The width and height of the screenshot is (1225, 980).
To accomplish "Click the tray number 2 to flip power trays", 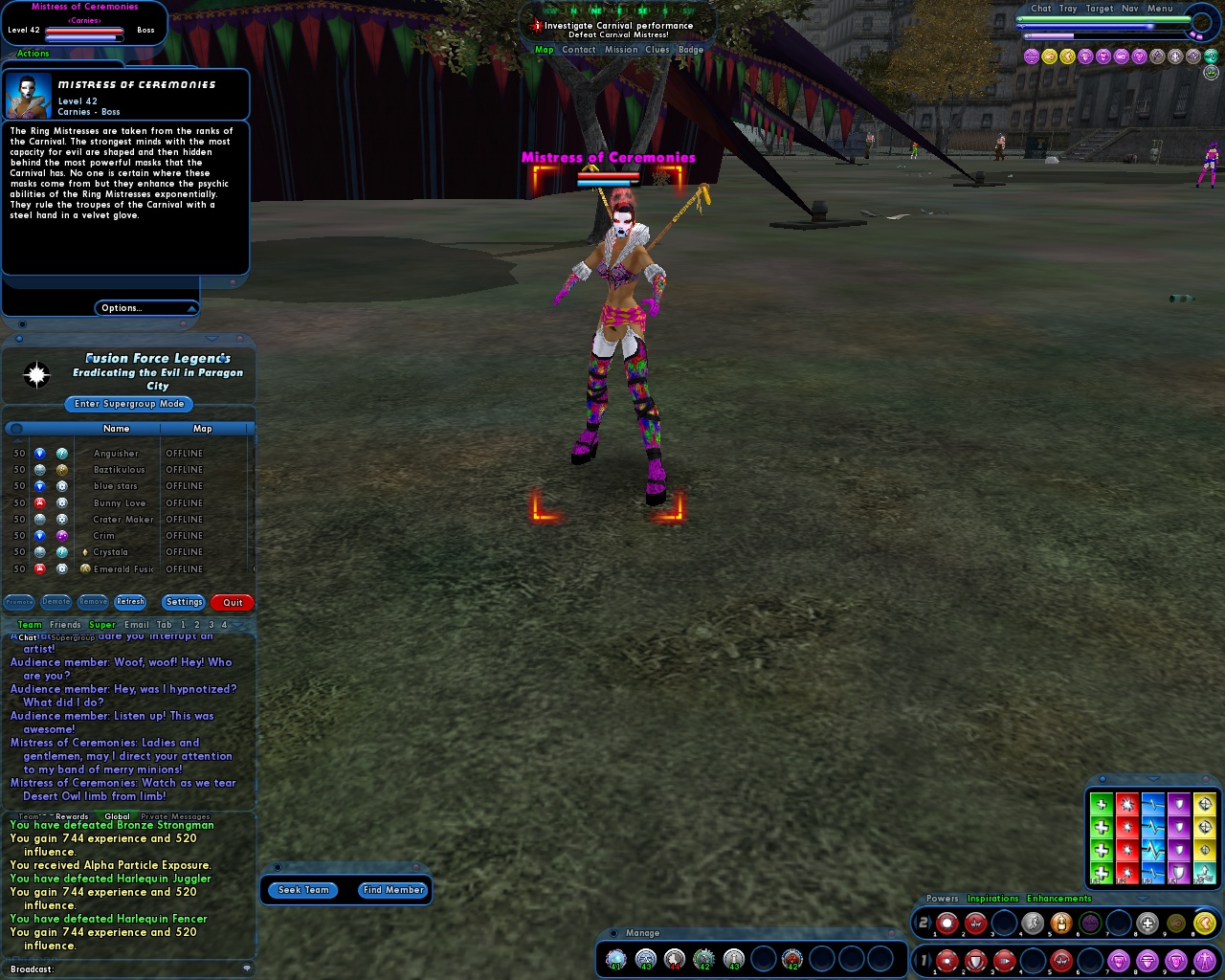I will (x=924, y=922).
